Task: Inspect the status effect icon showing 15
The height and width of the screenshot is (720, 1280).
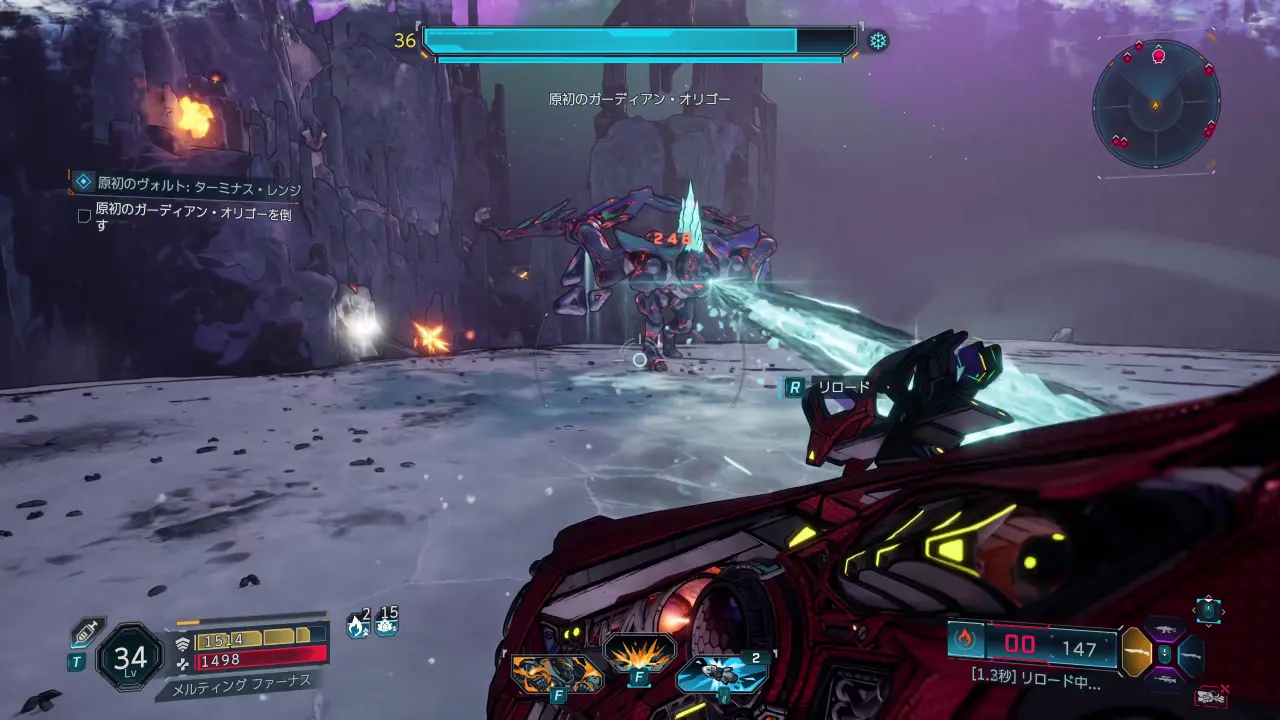Action: [386, 625]
